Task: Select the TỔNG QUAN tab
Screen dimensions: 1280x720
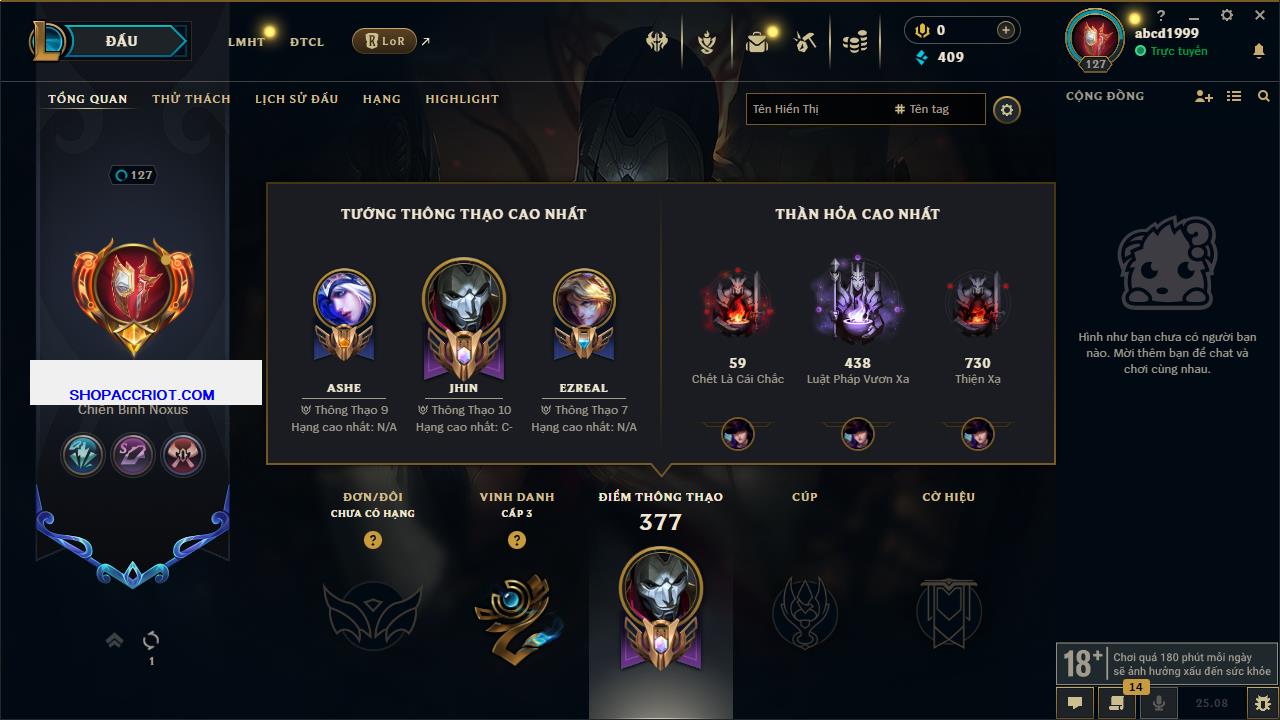Action: pos(88,99)
